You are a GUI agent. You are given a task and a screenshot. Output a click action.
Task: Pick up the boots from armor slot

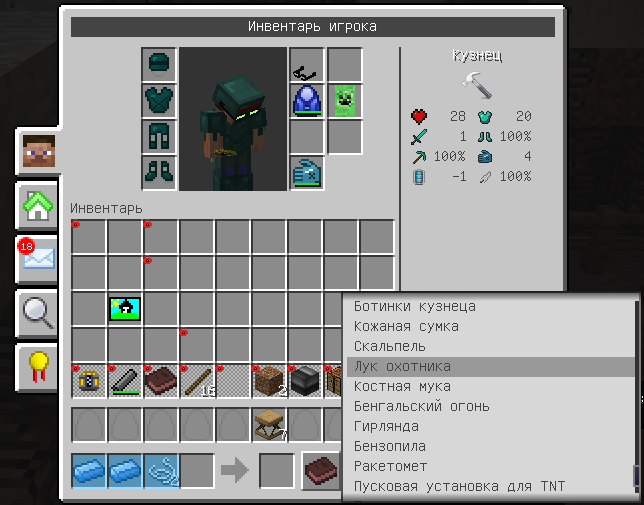pos(158,171)
